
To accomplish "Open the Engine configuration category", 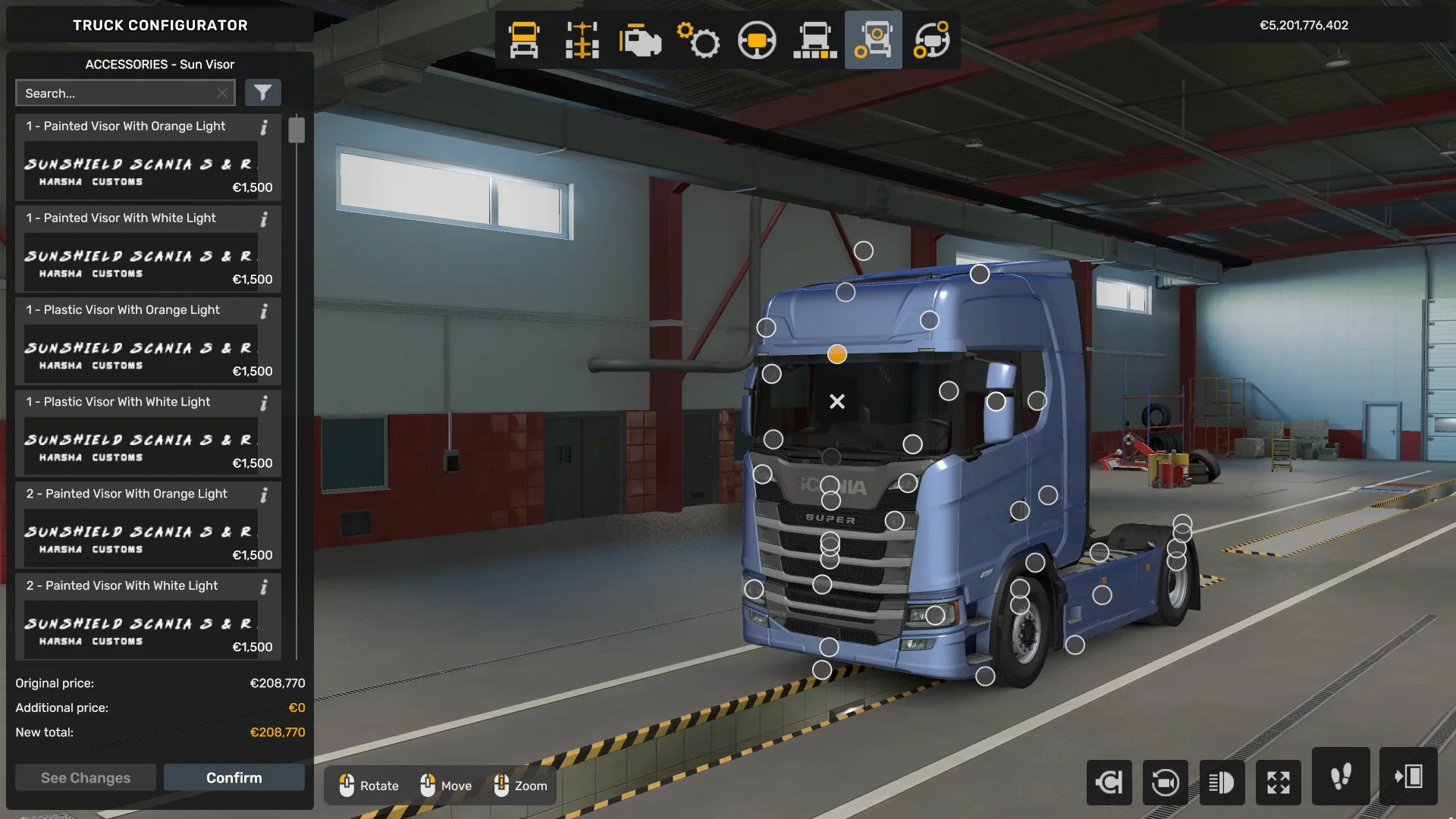I will click(641, 39).
